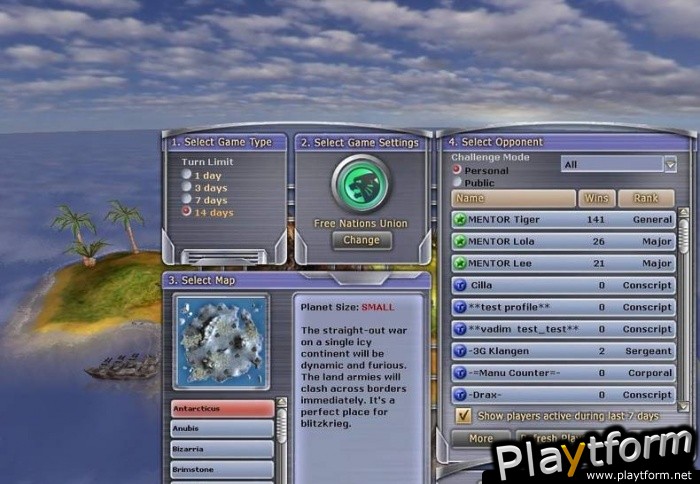Click the More button

(x=480, y=438)
